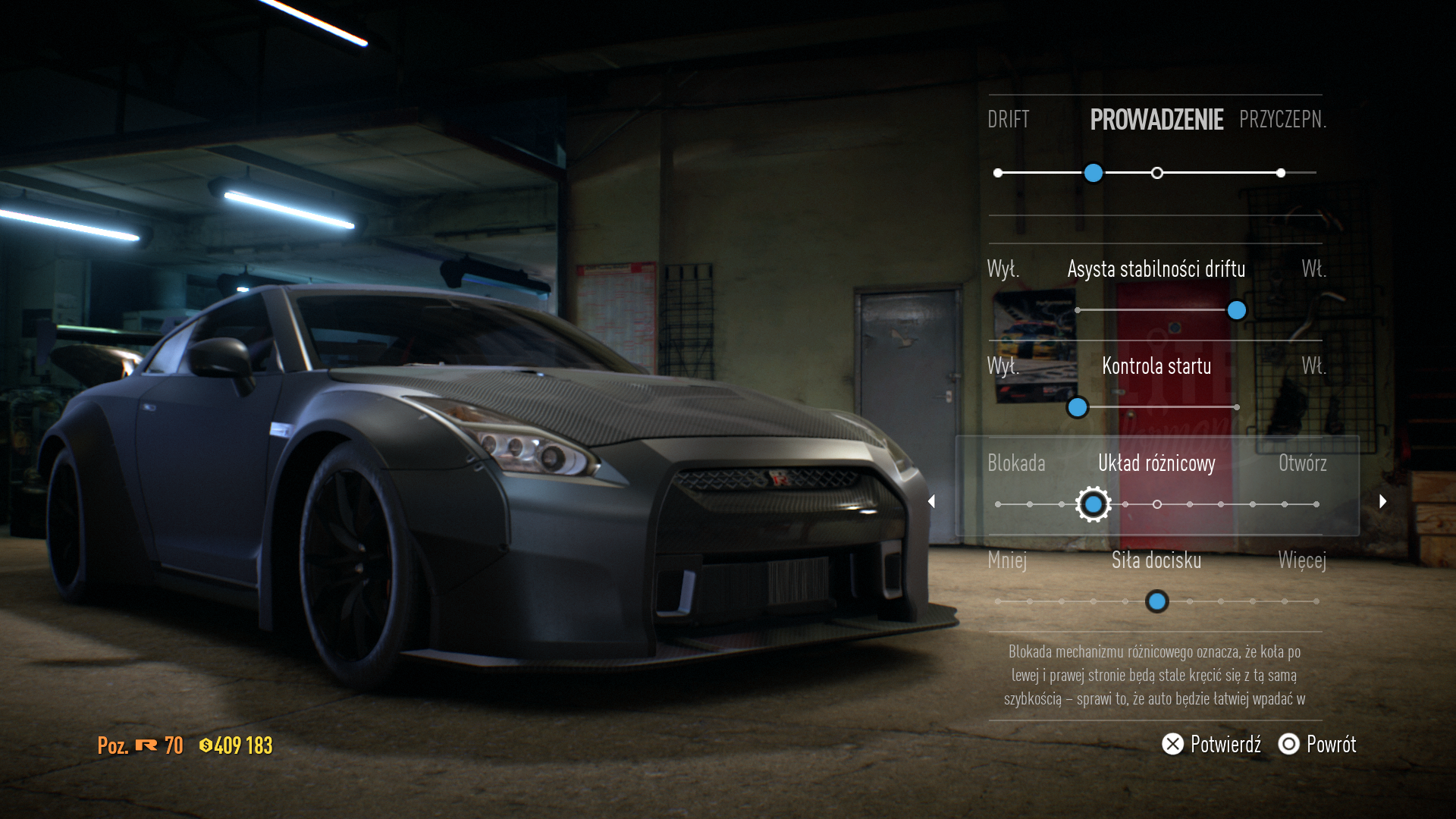Toggle the Asysta stabilności driftu slider knob
This screenshot has width=1456, height=819.
coord(1236,310)
